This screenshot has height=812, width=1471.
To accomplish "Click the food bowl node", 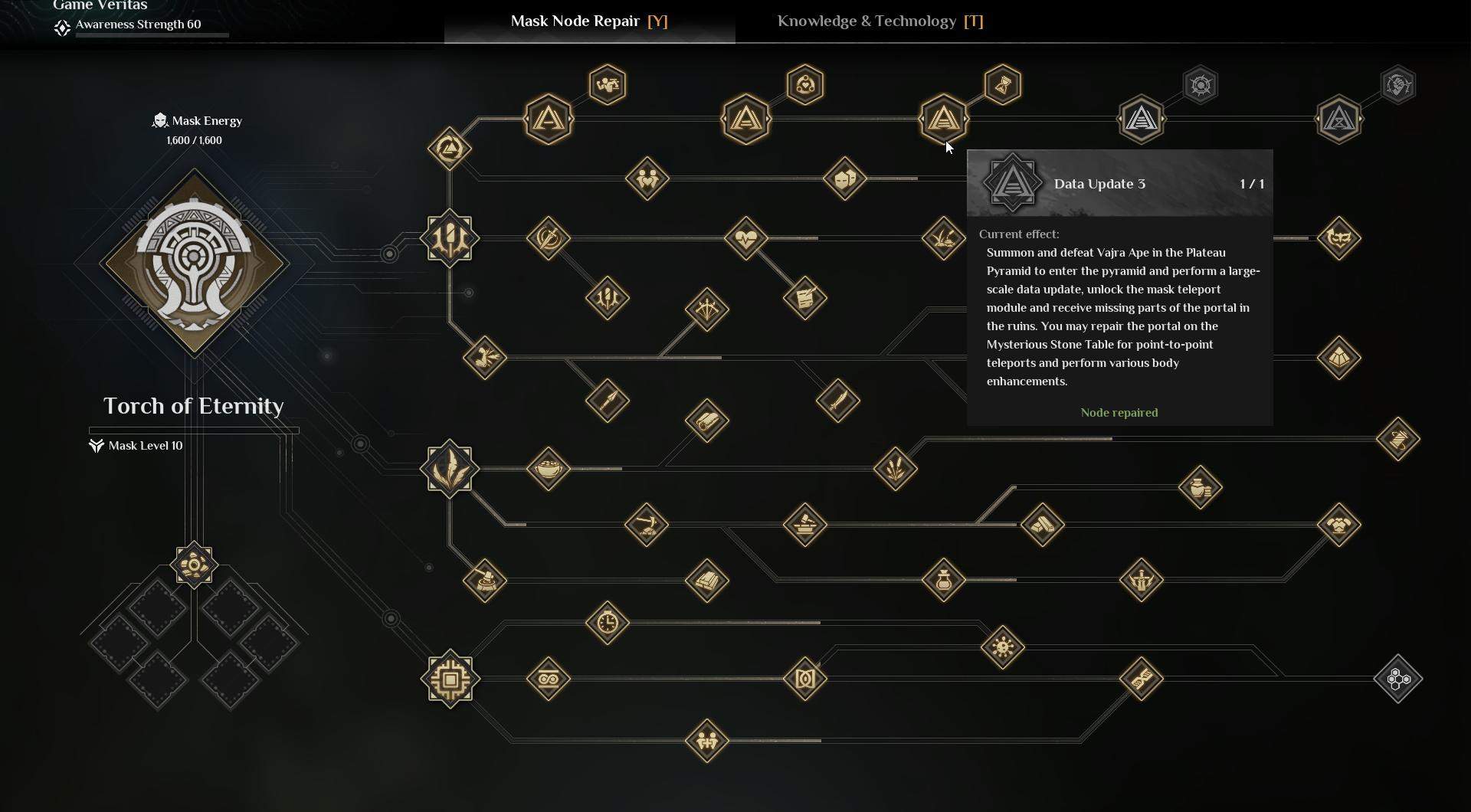I will click(x=549, y=468).
